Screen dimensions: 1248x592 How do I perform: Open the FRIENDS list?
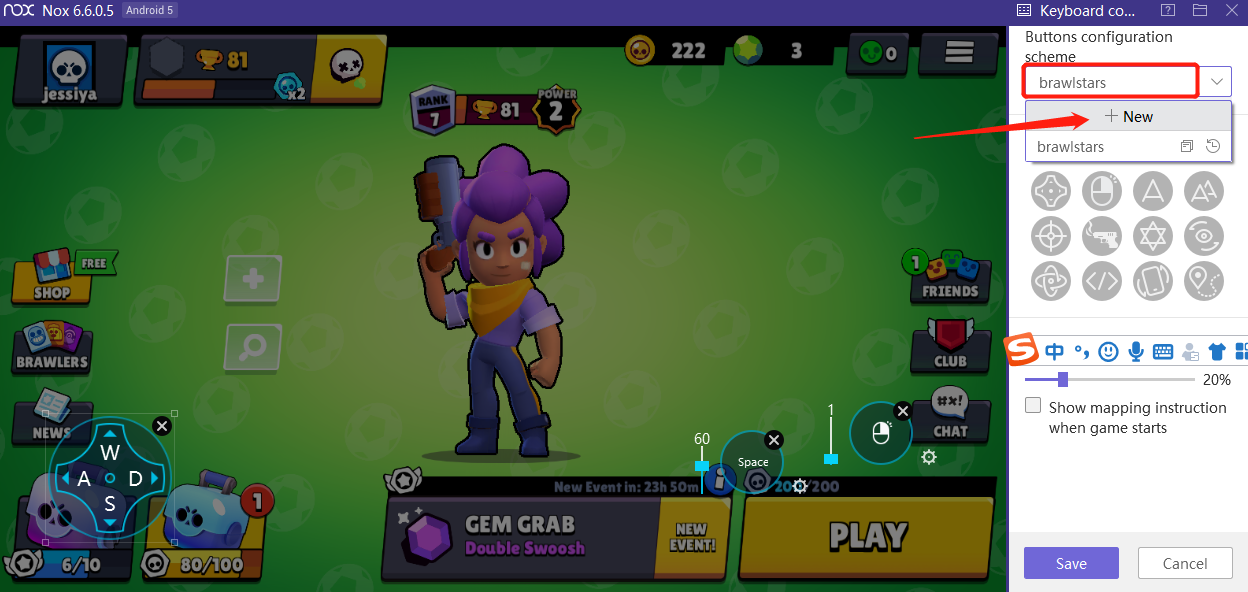pyautogui.click(x=948, y=277)
